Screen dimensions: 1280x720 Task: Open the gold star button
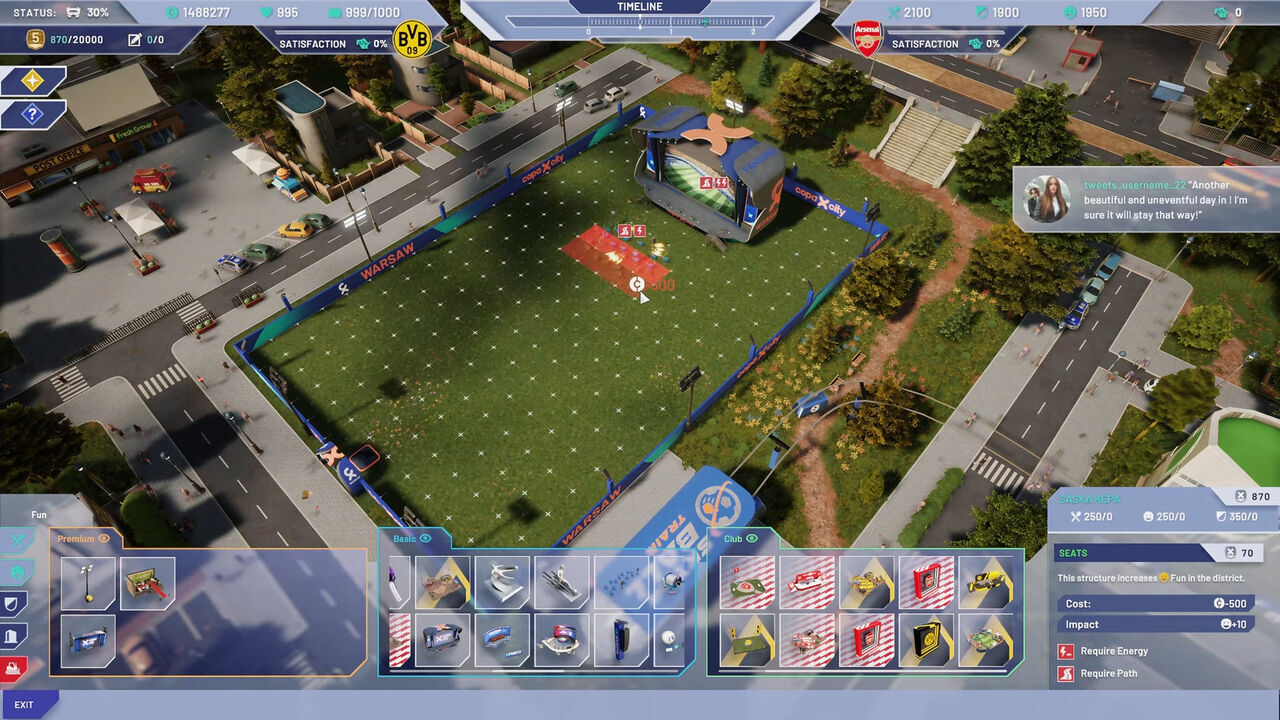pos(33,81)
